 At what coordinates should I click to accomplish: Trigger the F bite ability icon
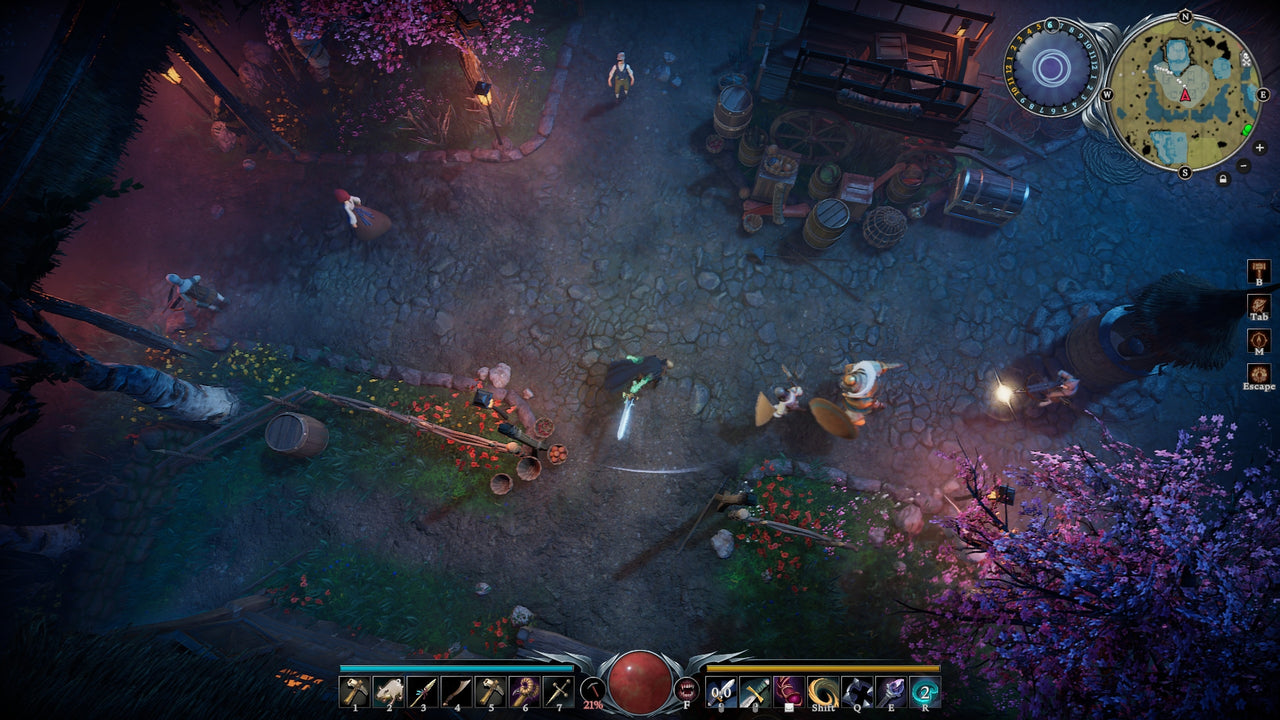(x=687, y=688)
